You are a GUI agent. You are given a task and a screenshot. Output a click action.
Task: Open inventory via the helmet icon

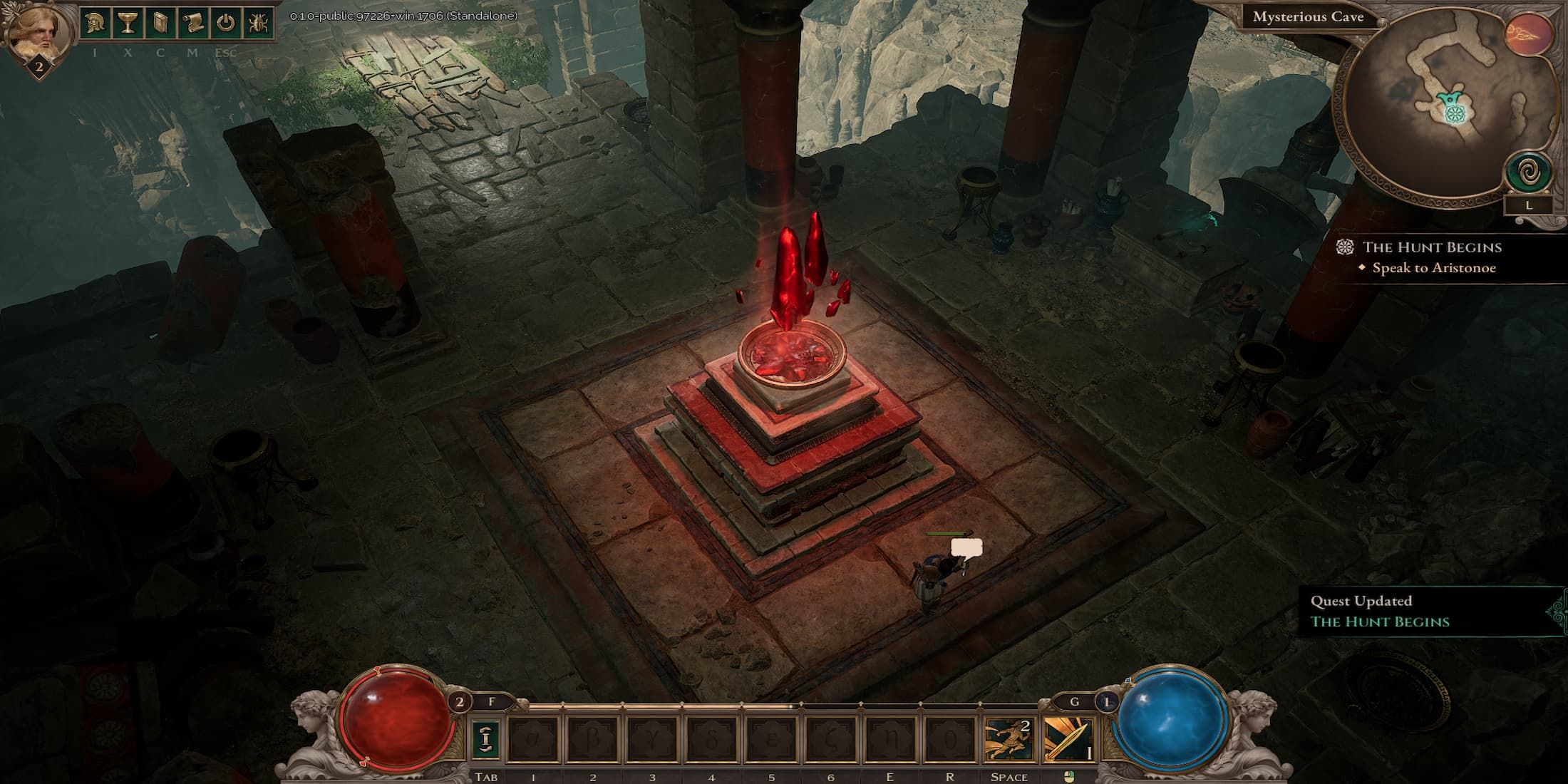pos(94,23)
